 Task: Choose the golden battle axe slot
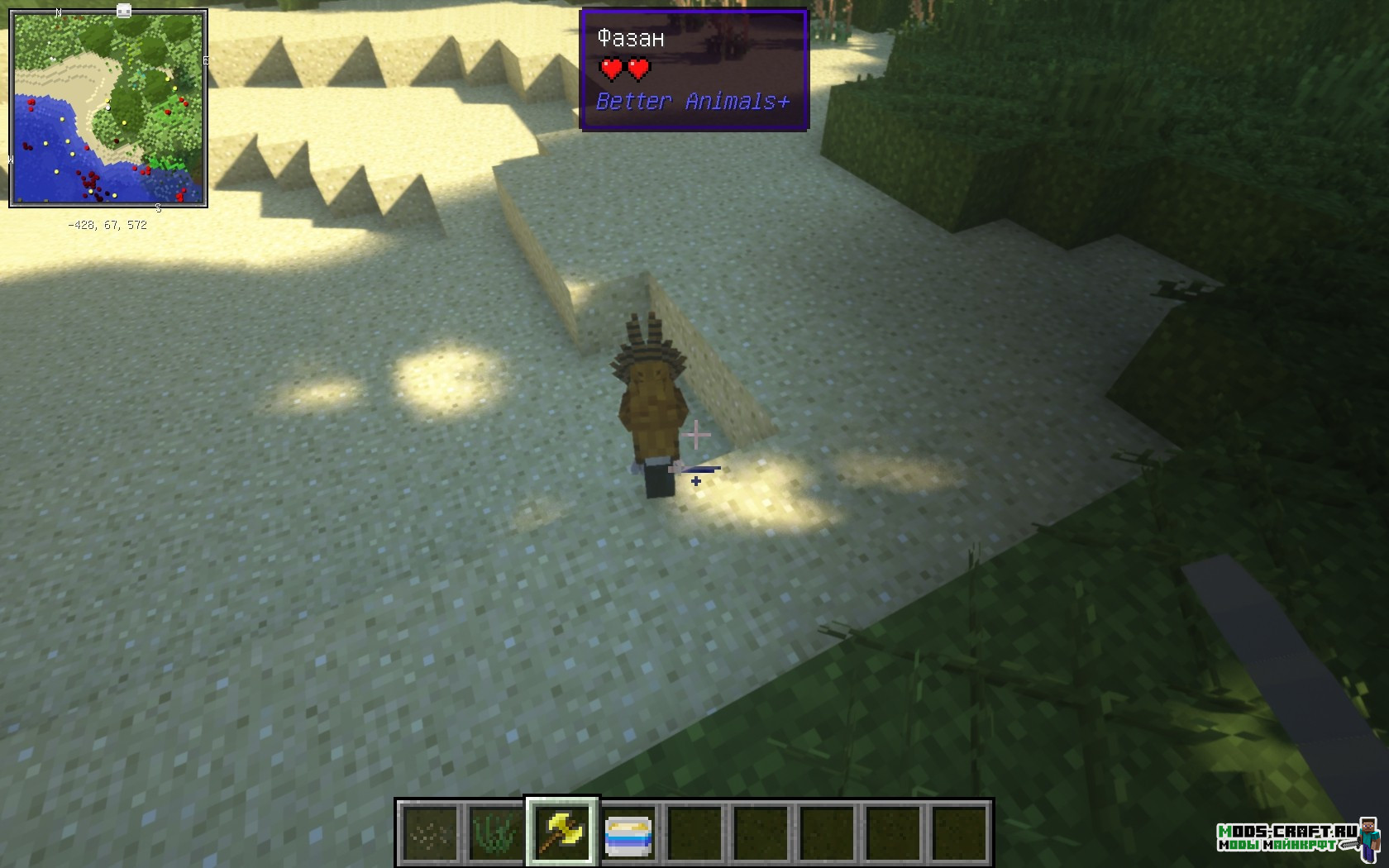[x=562, y=832]
